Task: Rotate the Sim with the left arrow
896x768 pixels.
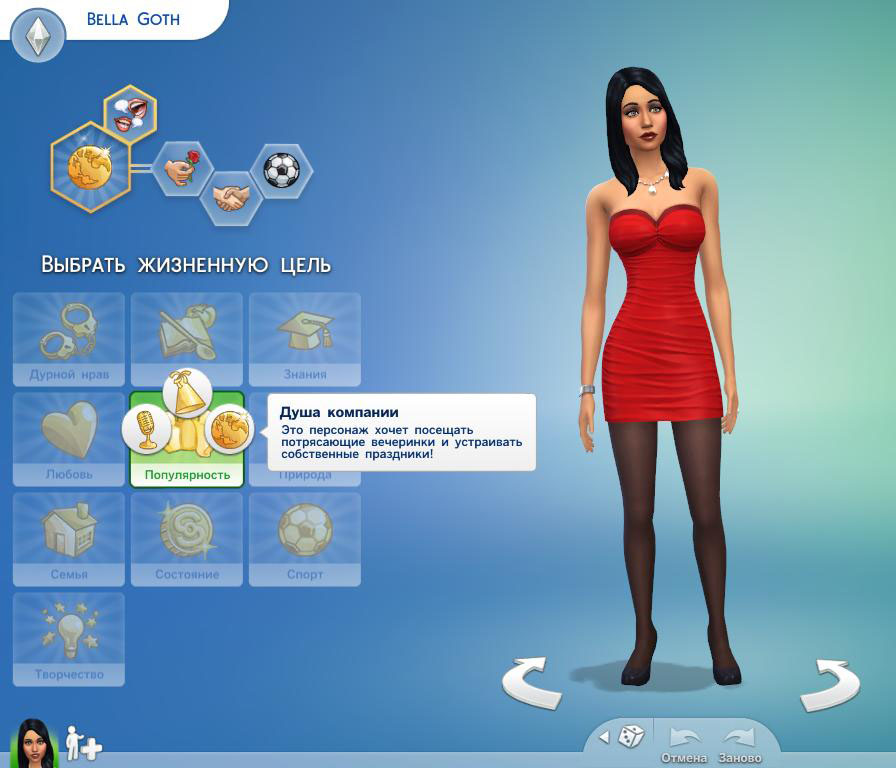Action: (x=531, y=683)
